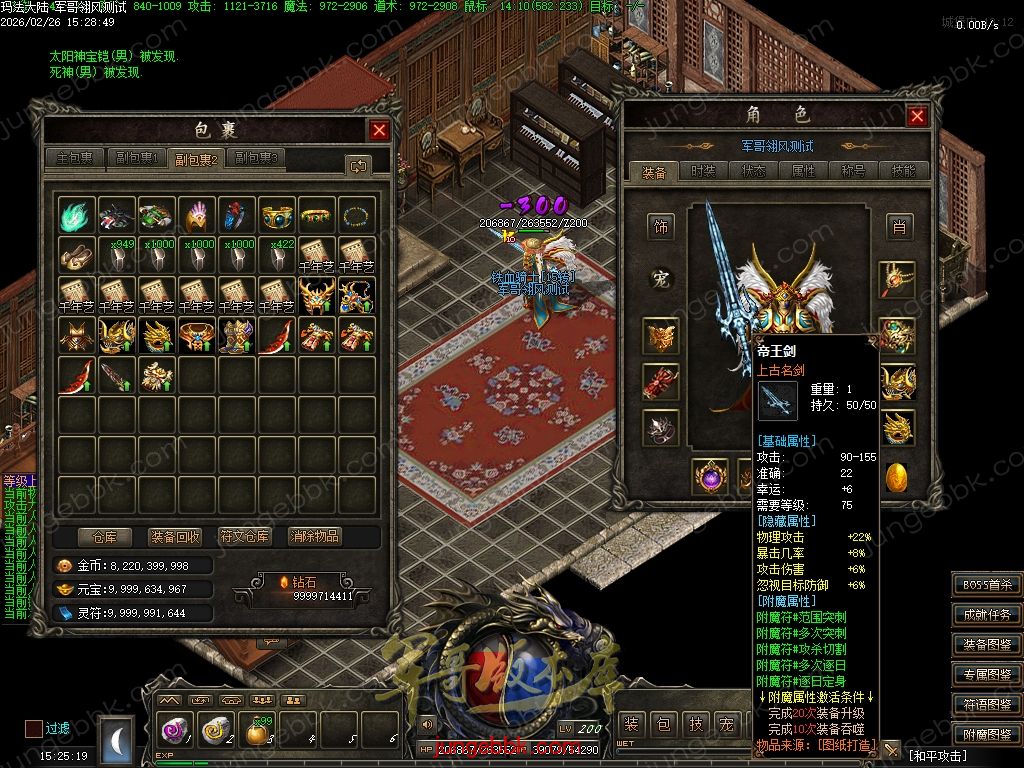
Task: Switch to the 副包裹1 bag tab
Action: (136, 158)
